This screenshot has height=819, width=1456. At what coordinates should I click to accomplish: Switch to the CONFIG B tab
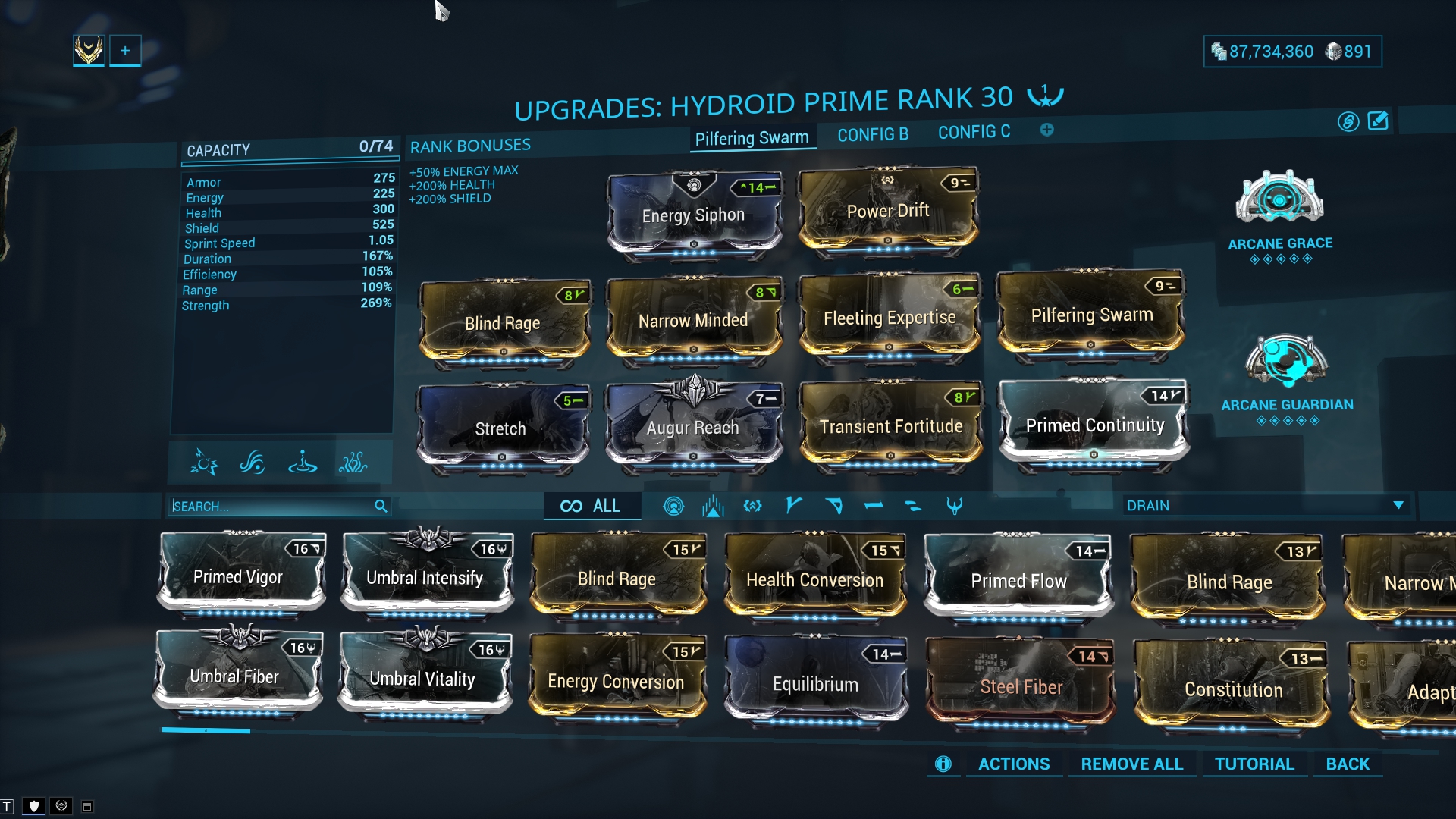click(x=872, y=134)
